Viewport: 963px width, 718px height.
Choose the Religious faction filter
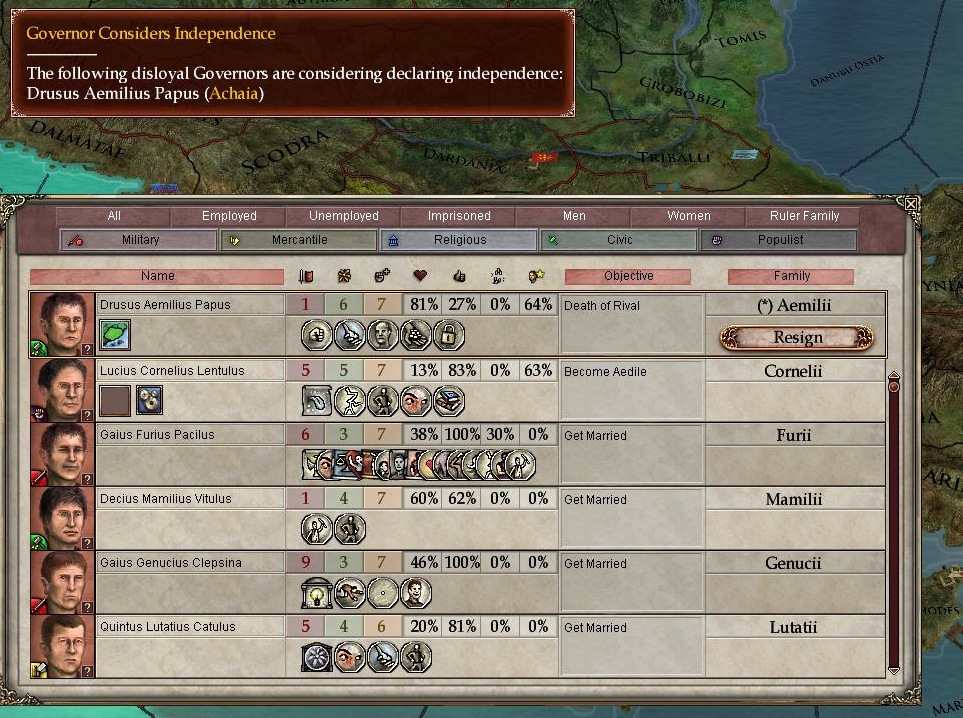pos(459,240)
